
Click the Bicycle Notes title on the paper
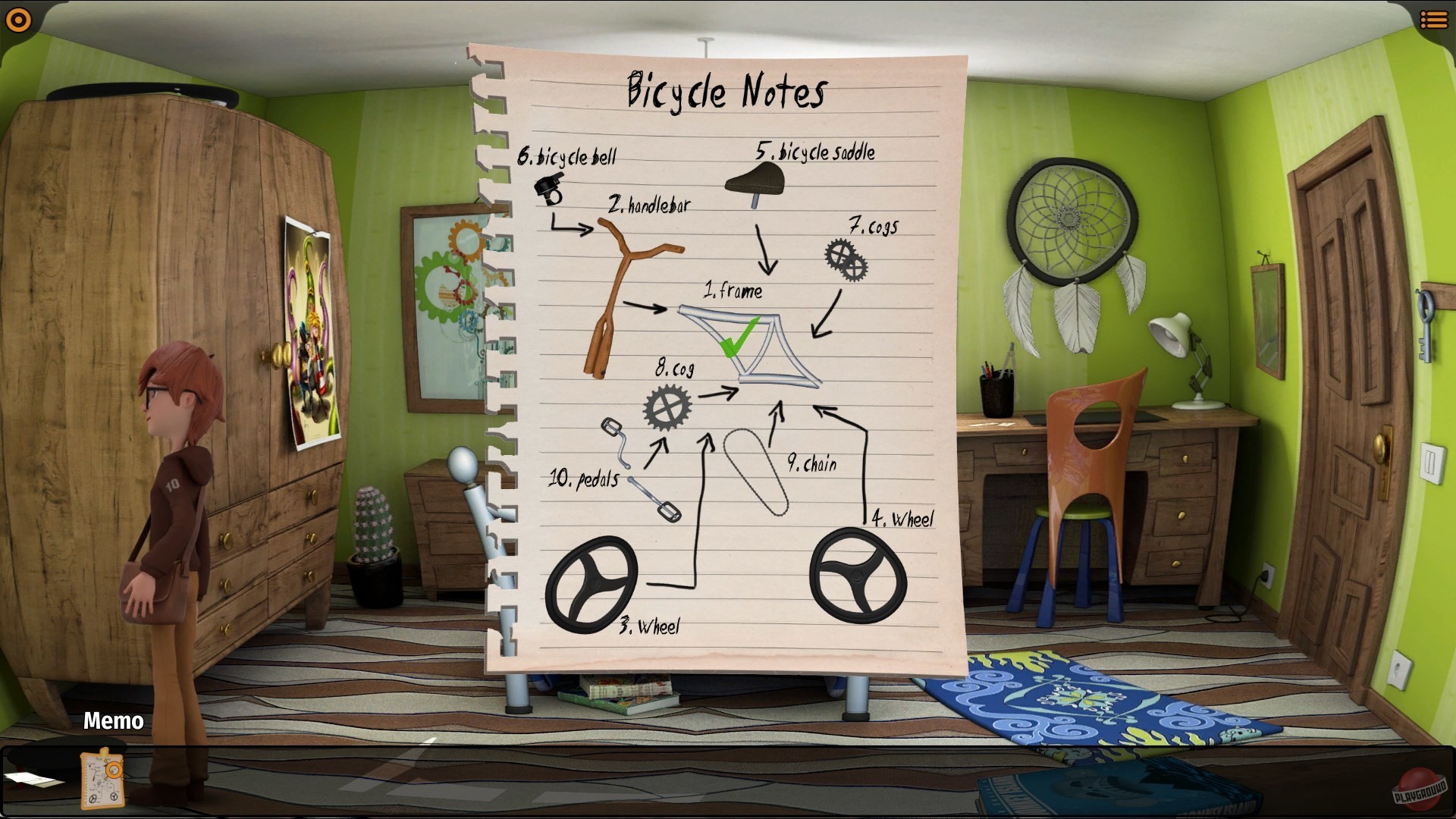[724, 91]
